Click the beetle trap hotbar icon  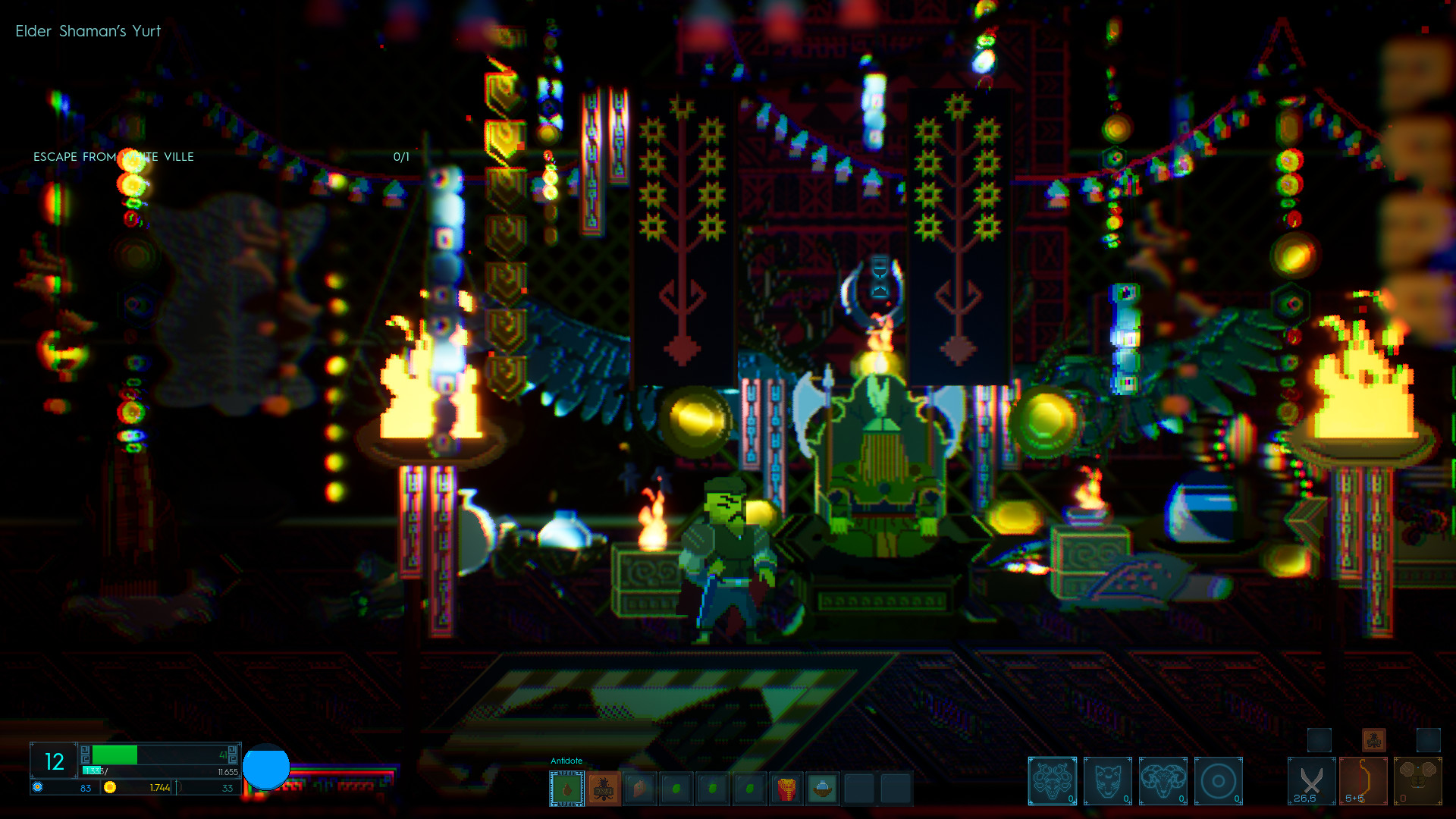603,789
